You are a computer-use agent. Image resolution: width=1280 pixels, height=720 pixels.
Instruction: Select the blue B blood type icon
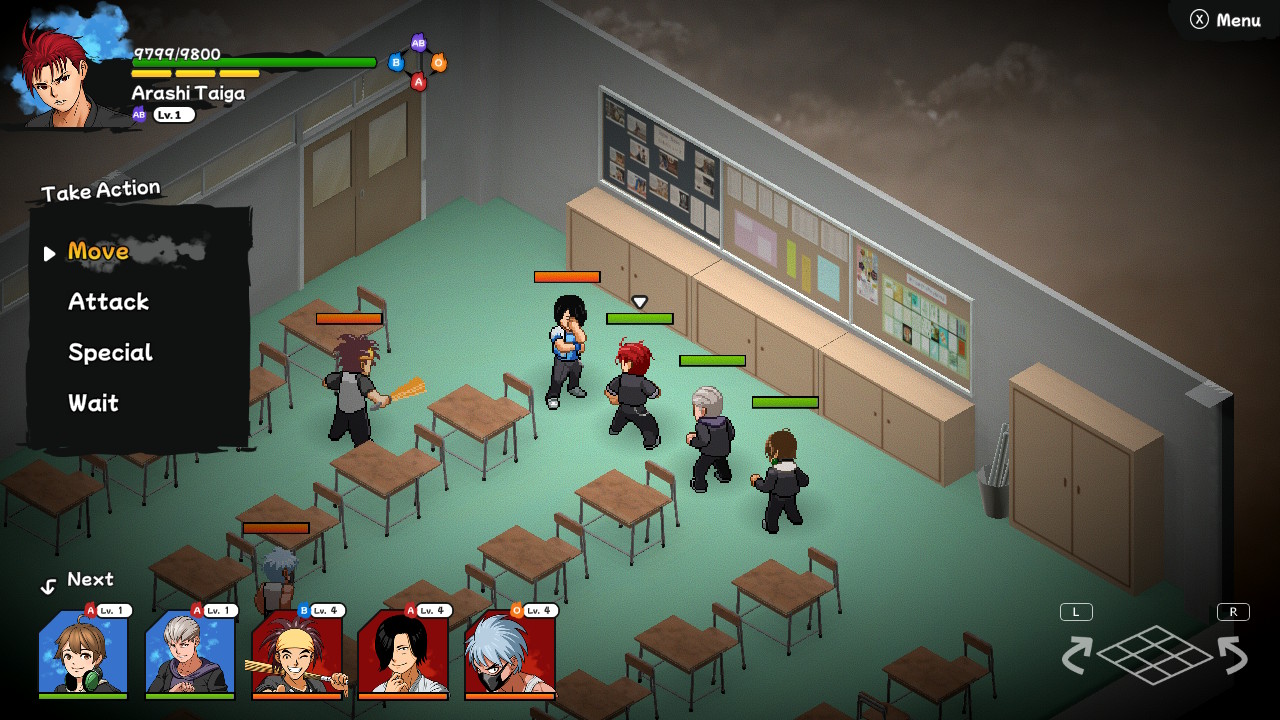click(397, 62)
